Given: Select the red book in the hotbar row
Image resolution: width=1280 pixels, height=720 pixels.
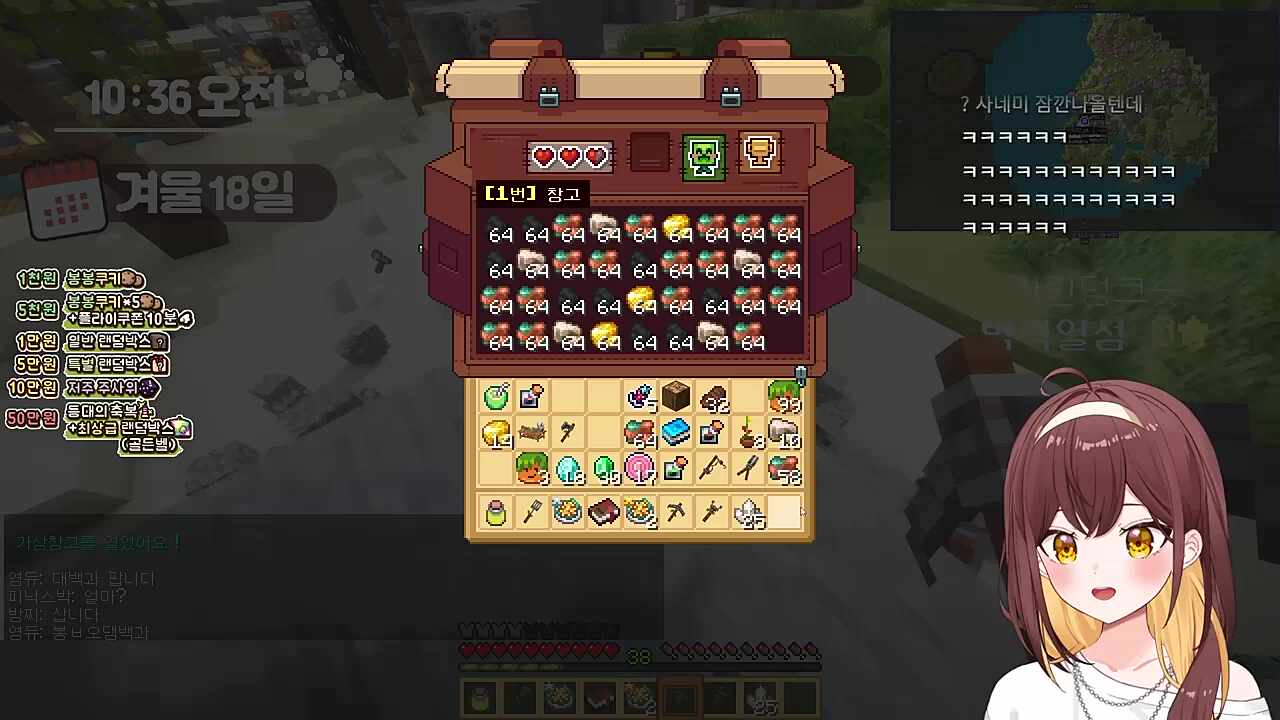Looking at the screenshot, I should 604,513.
